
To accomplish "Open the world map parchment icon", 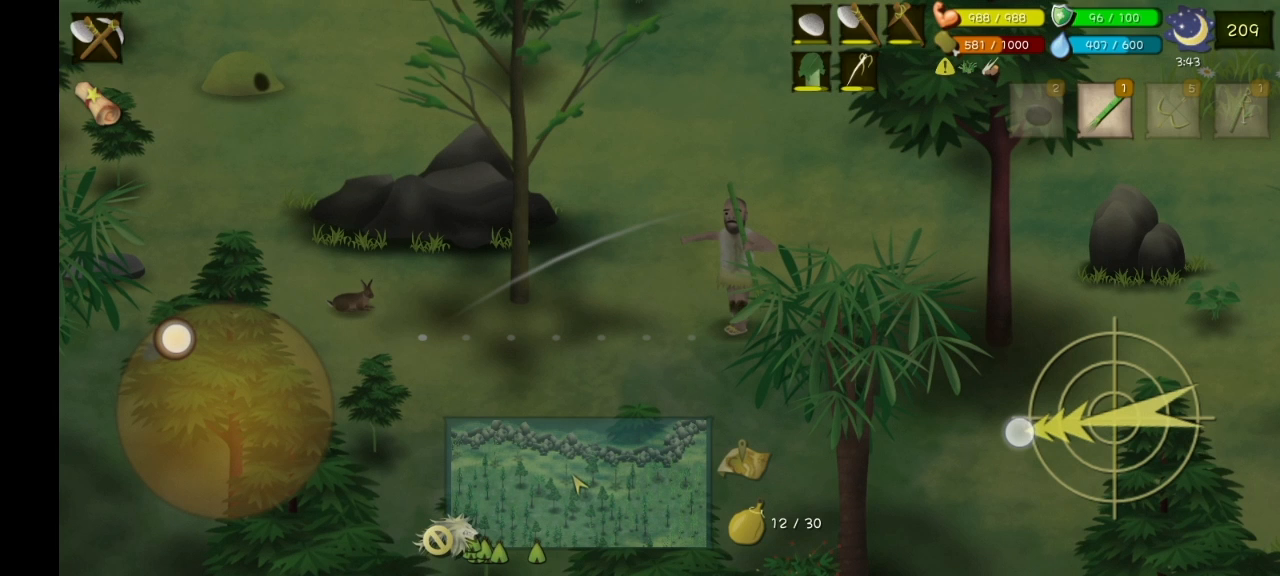I will [743, 461].
